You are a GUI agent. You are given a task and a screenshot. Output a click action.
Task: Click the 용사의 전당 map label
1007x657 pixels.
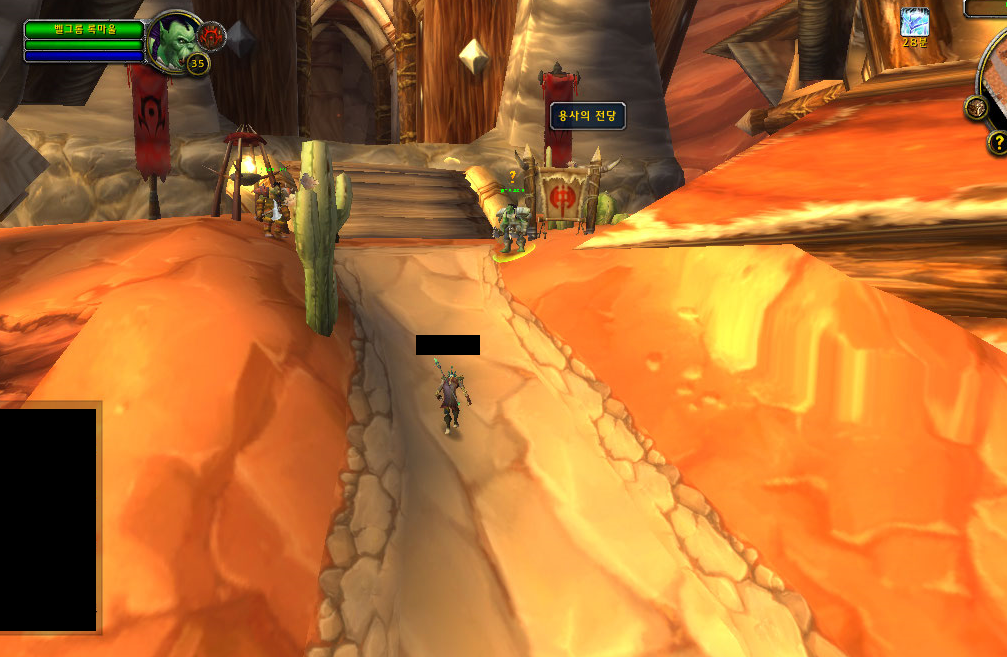[587, 116]
